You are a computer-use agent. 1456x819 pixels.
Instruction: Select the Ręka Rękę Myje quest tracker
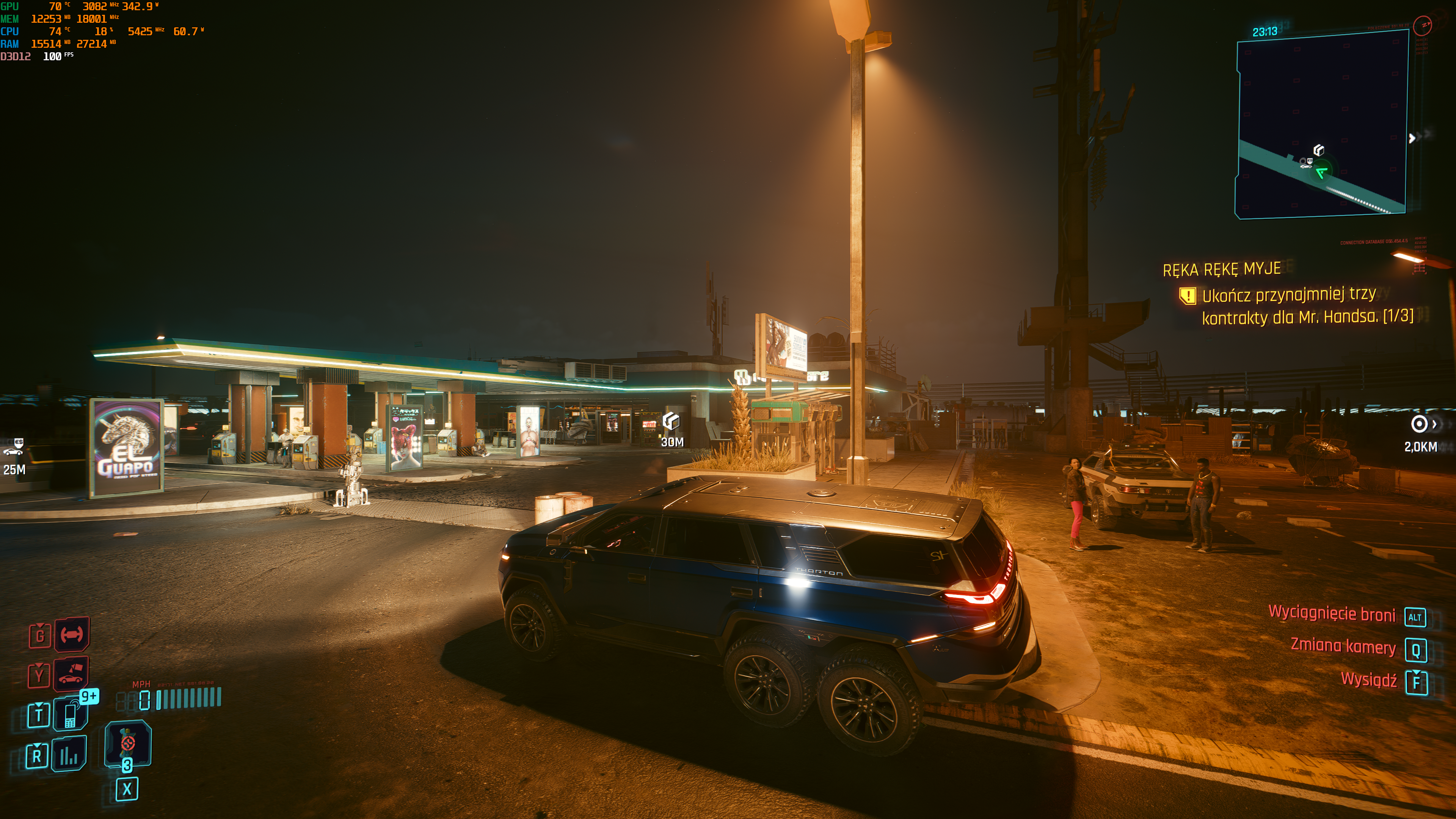point(1221,269)
